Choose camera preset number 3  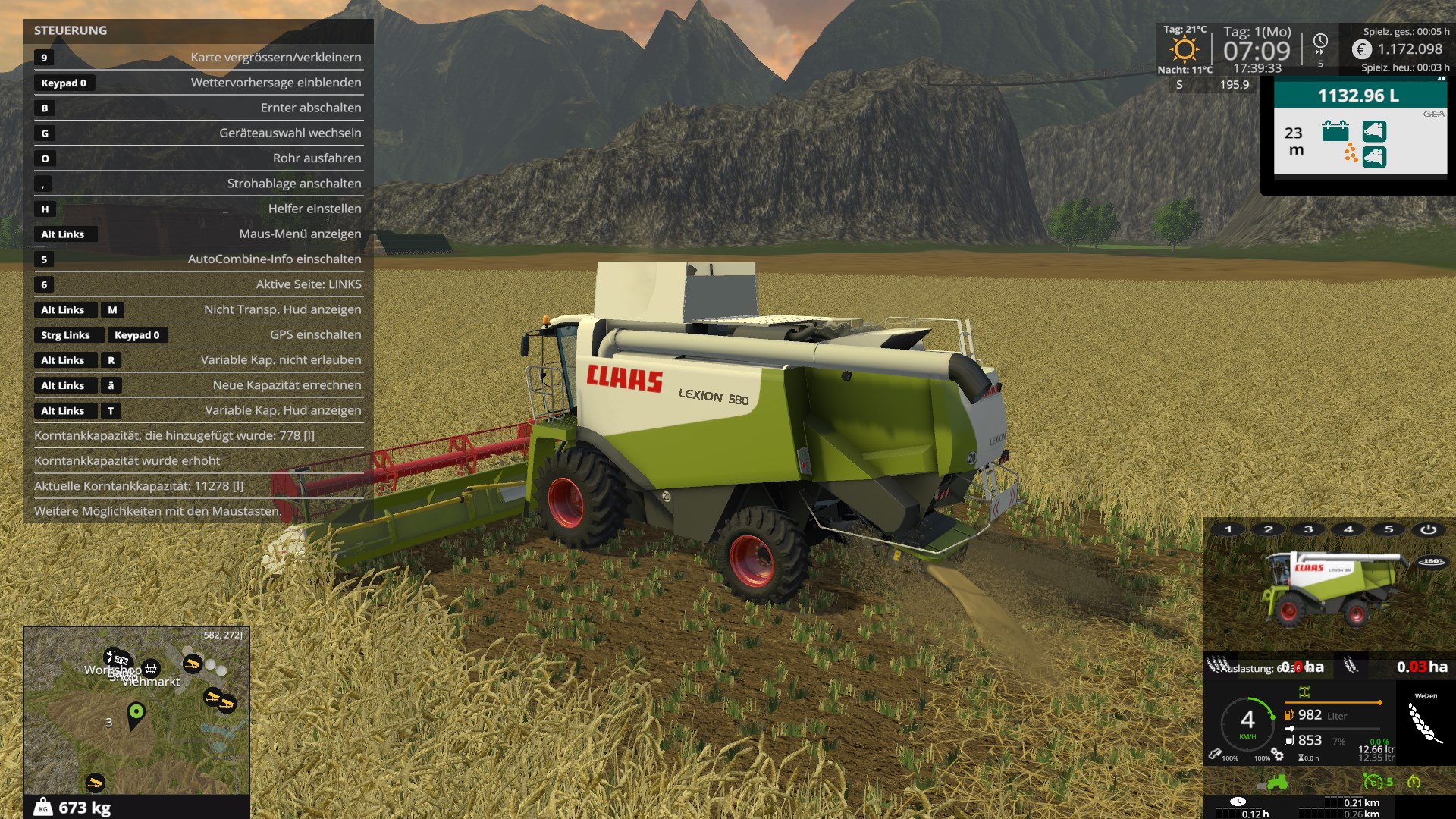[1309, 529]
